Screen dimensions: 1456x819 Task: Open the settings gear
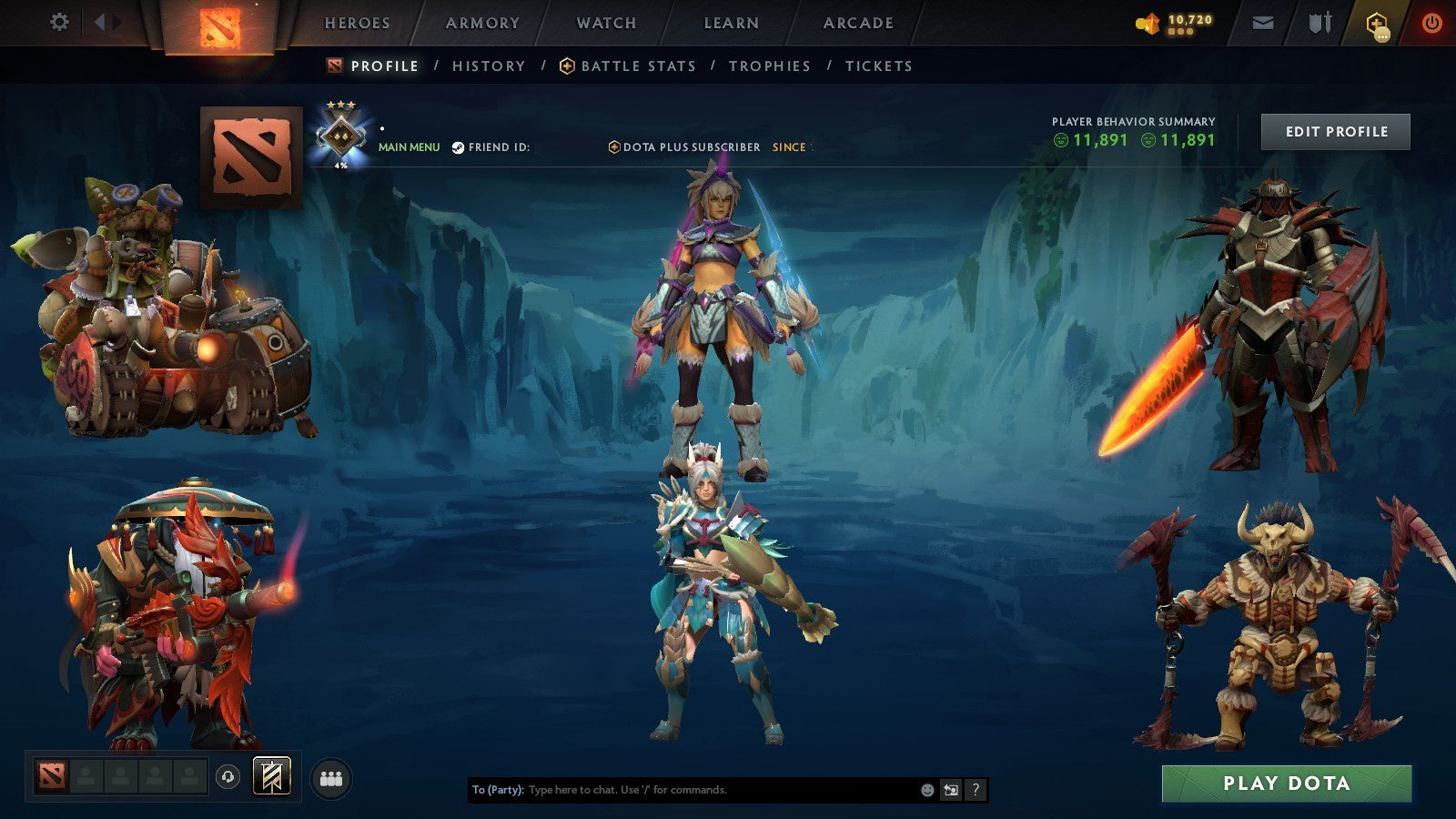[60, 22]
